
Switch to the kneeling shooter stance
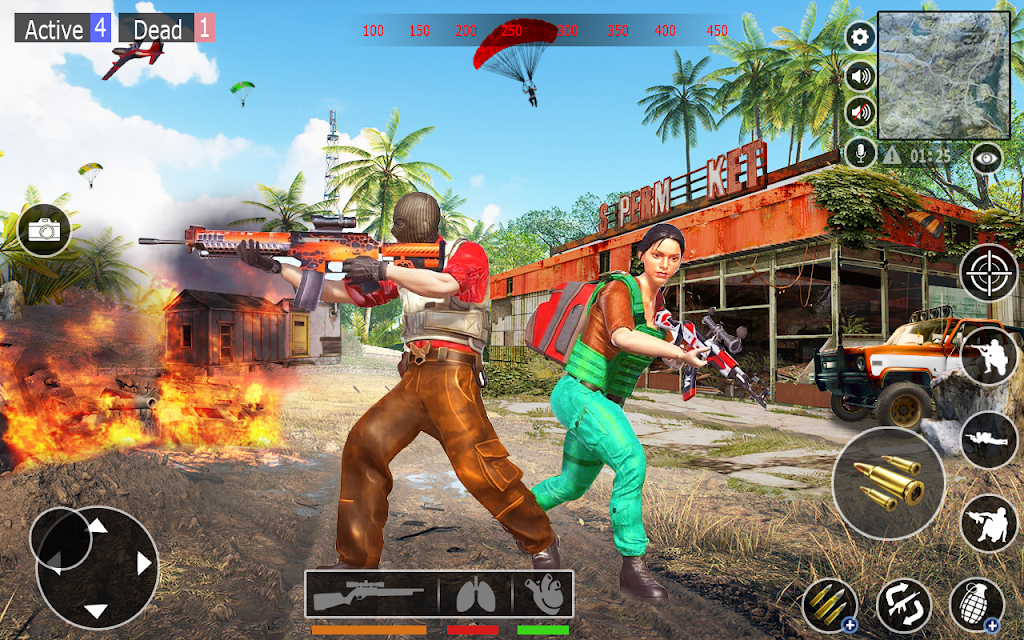(x=988, y=356)
